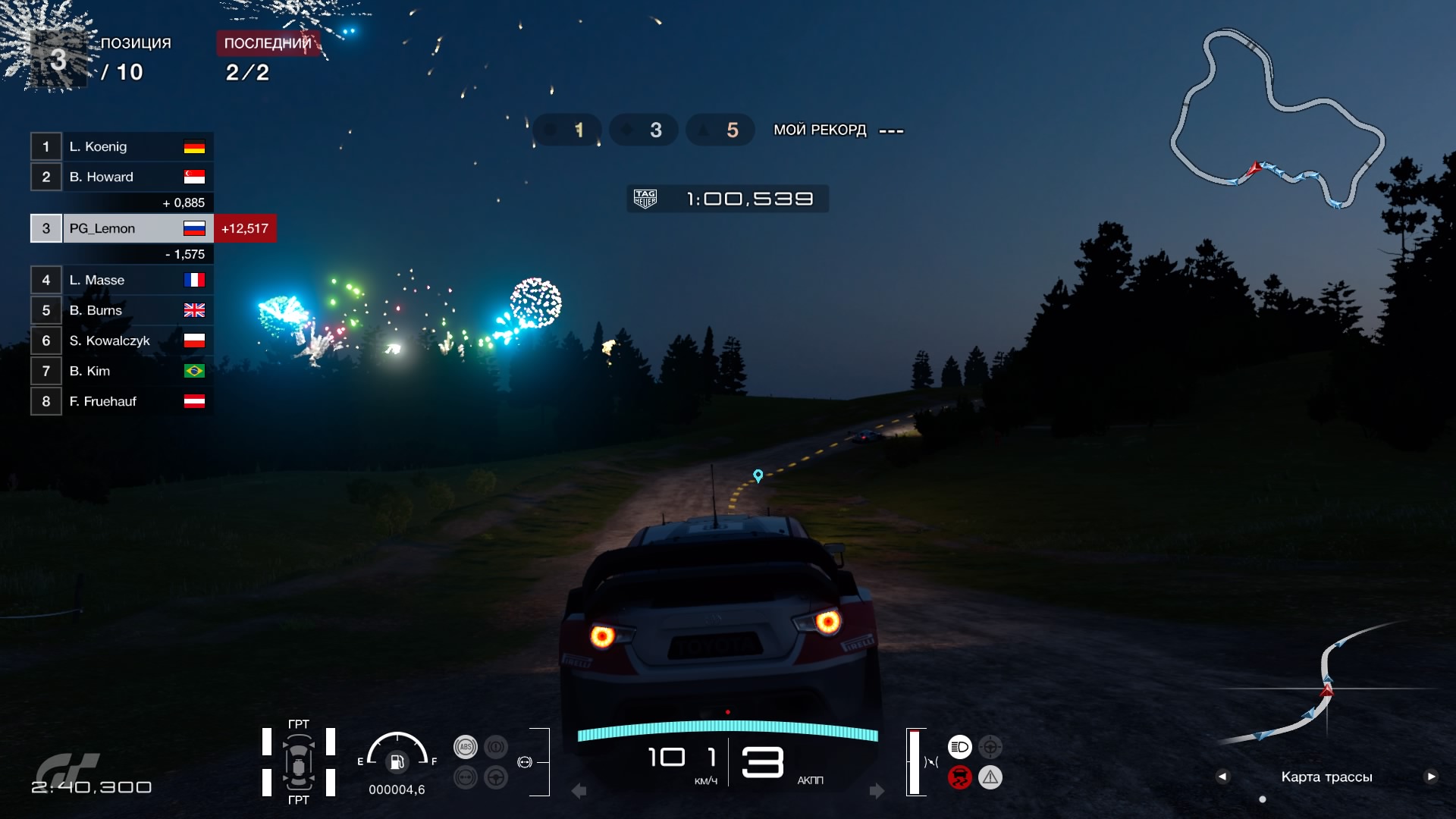Click the fuel pump gauge icon

[397, 761]
